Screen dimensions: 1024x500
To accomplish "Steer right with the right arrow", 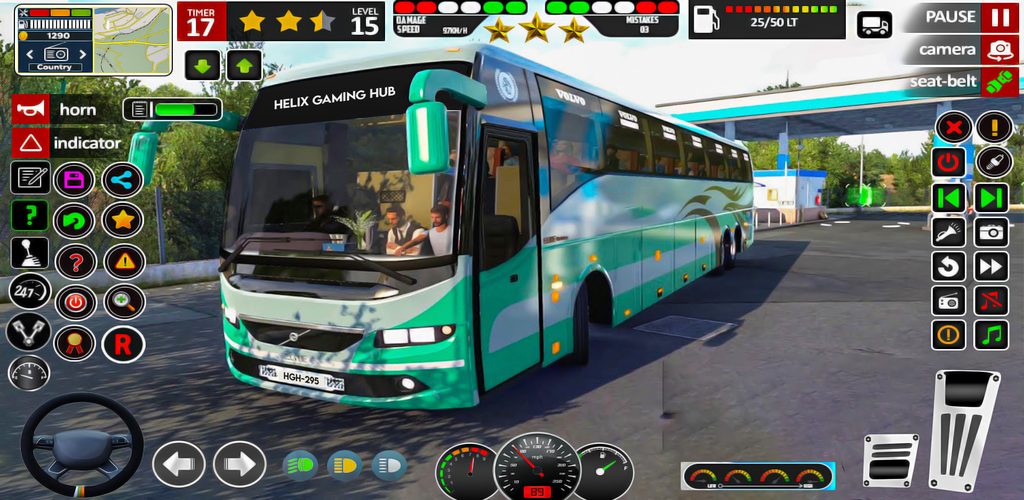I will pyautogui.click(x=239, y=464).
